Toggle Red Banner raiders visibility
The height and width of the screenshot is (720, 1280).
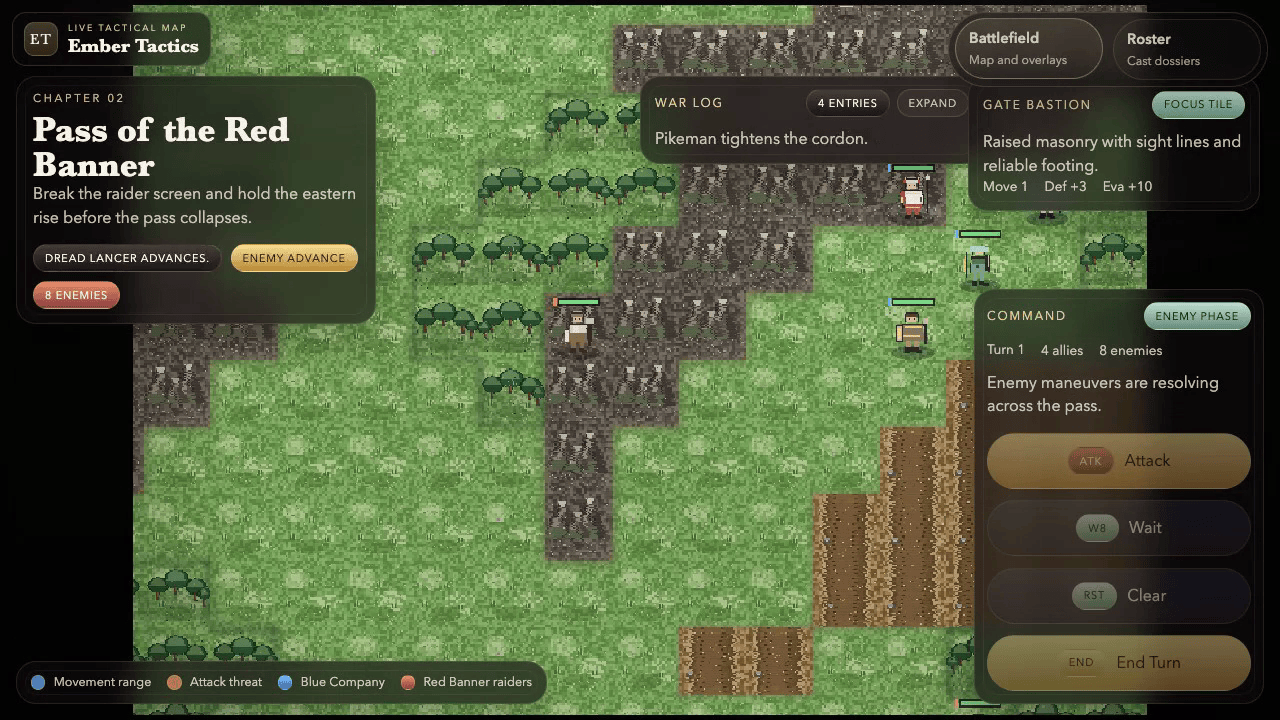coord(407,682)
